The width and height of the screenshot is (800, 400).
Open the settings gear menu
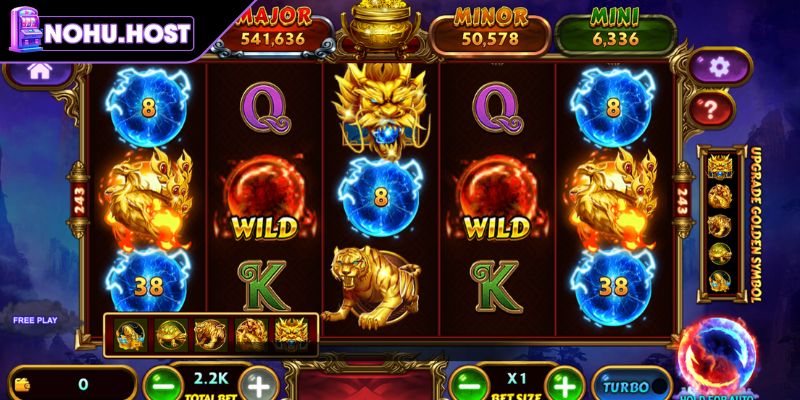[x=717, y=67]
